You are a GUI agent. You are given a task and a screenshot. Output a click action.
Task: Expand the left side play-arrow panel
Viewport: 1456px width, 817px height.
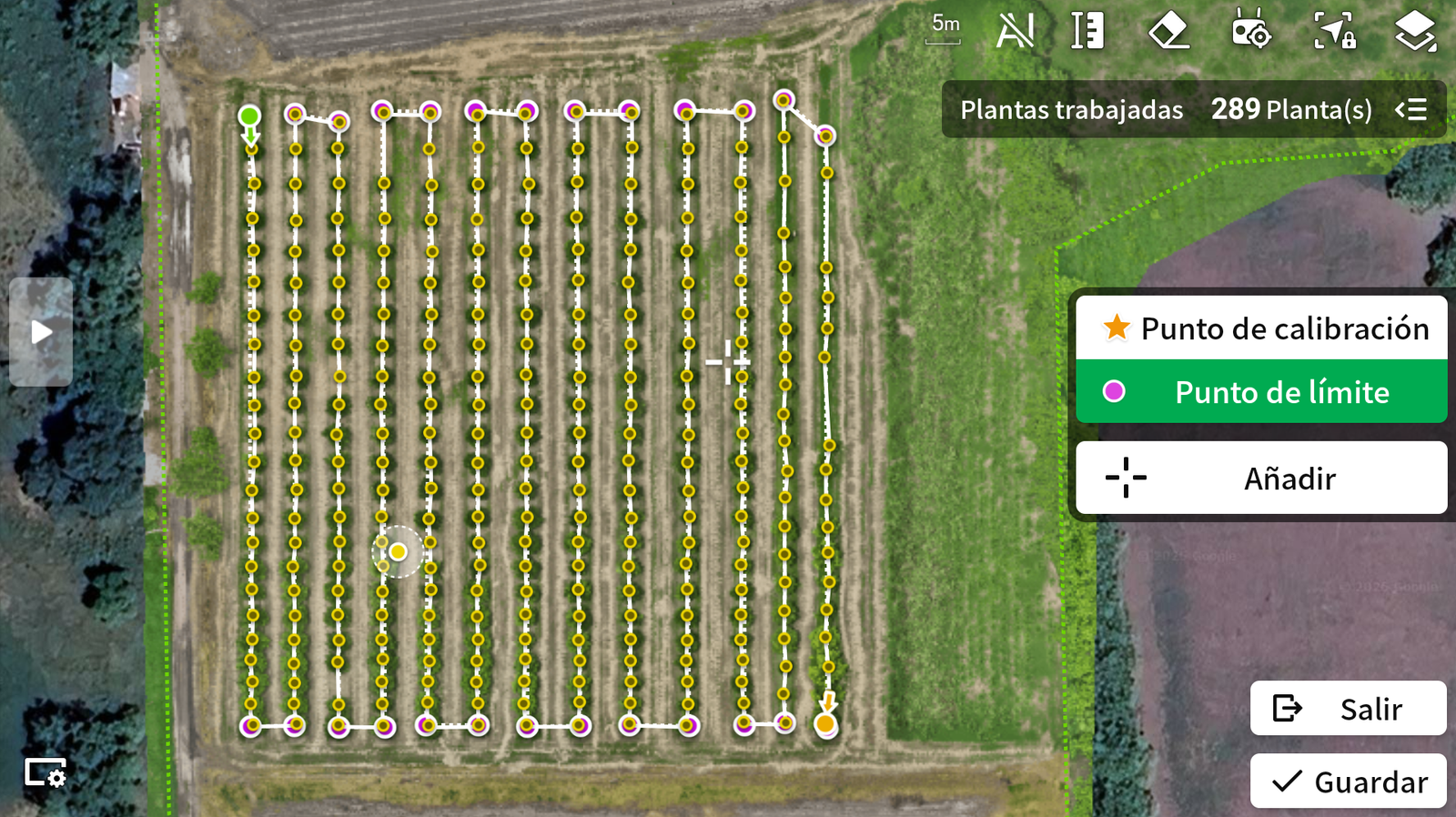[41, 332]
